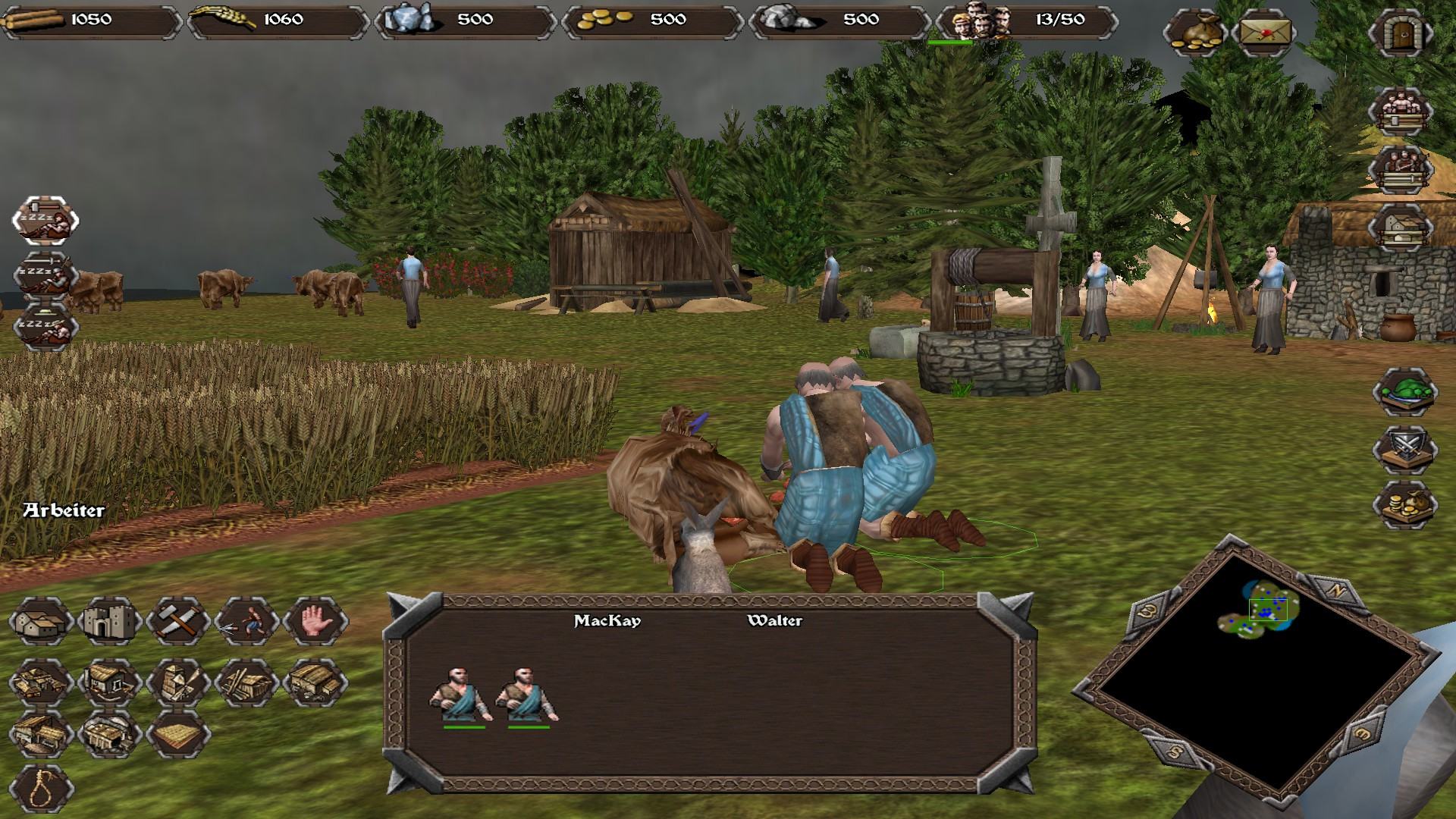Activate the hammer and saw tool
This screenshot has width=1456, height=819.
pyautogui.click(x=177, y=622)
